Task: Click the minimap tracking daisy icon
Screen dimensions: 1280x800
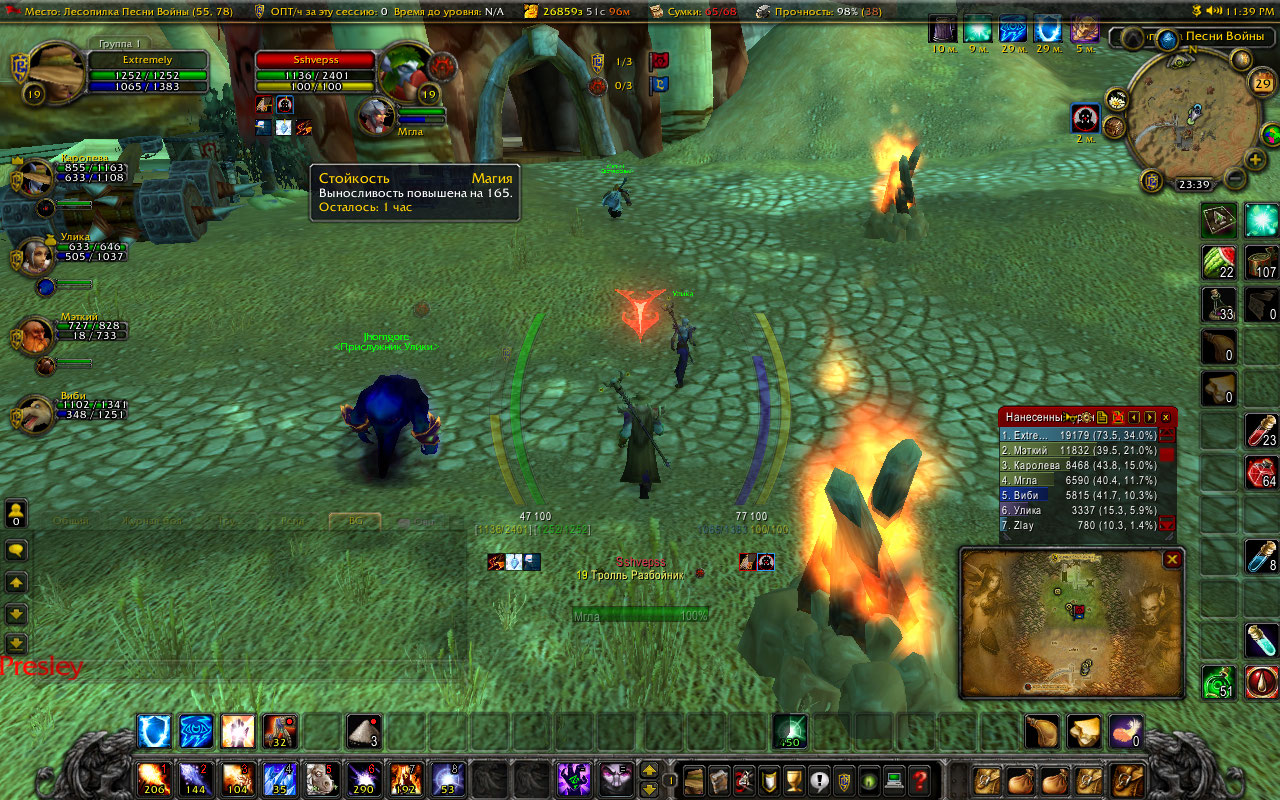Action: 1117,99
